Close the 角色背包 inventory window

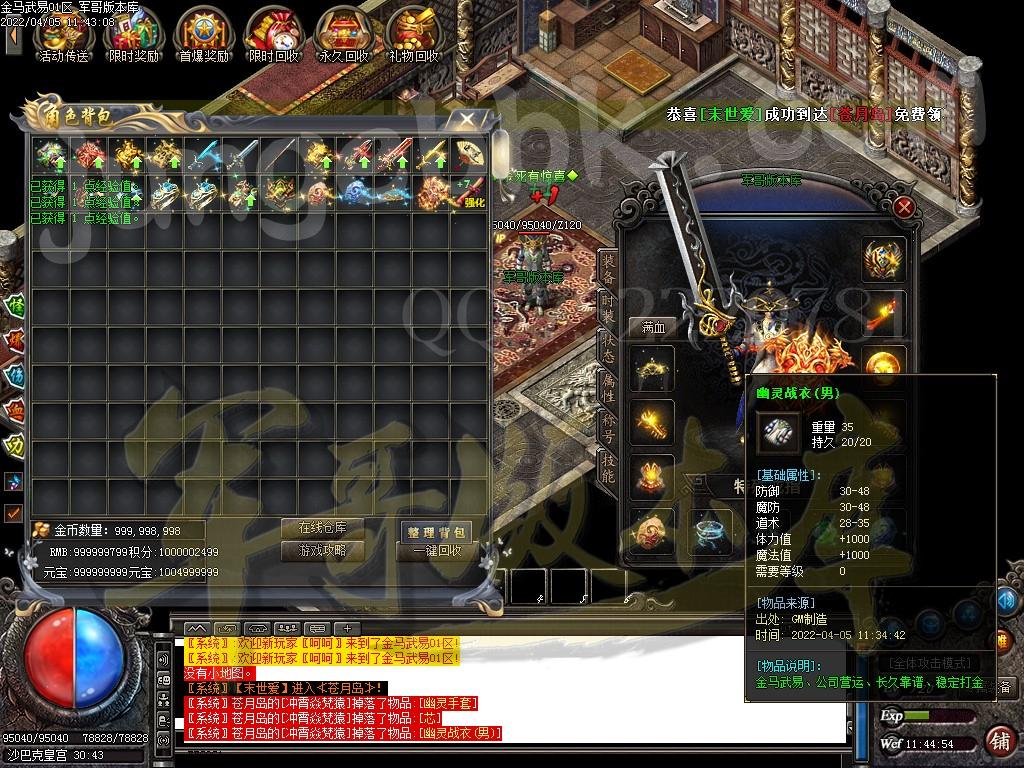tap(466, 119)
